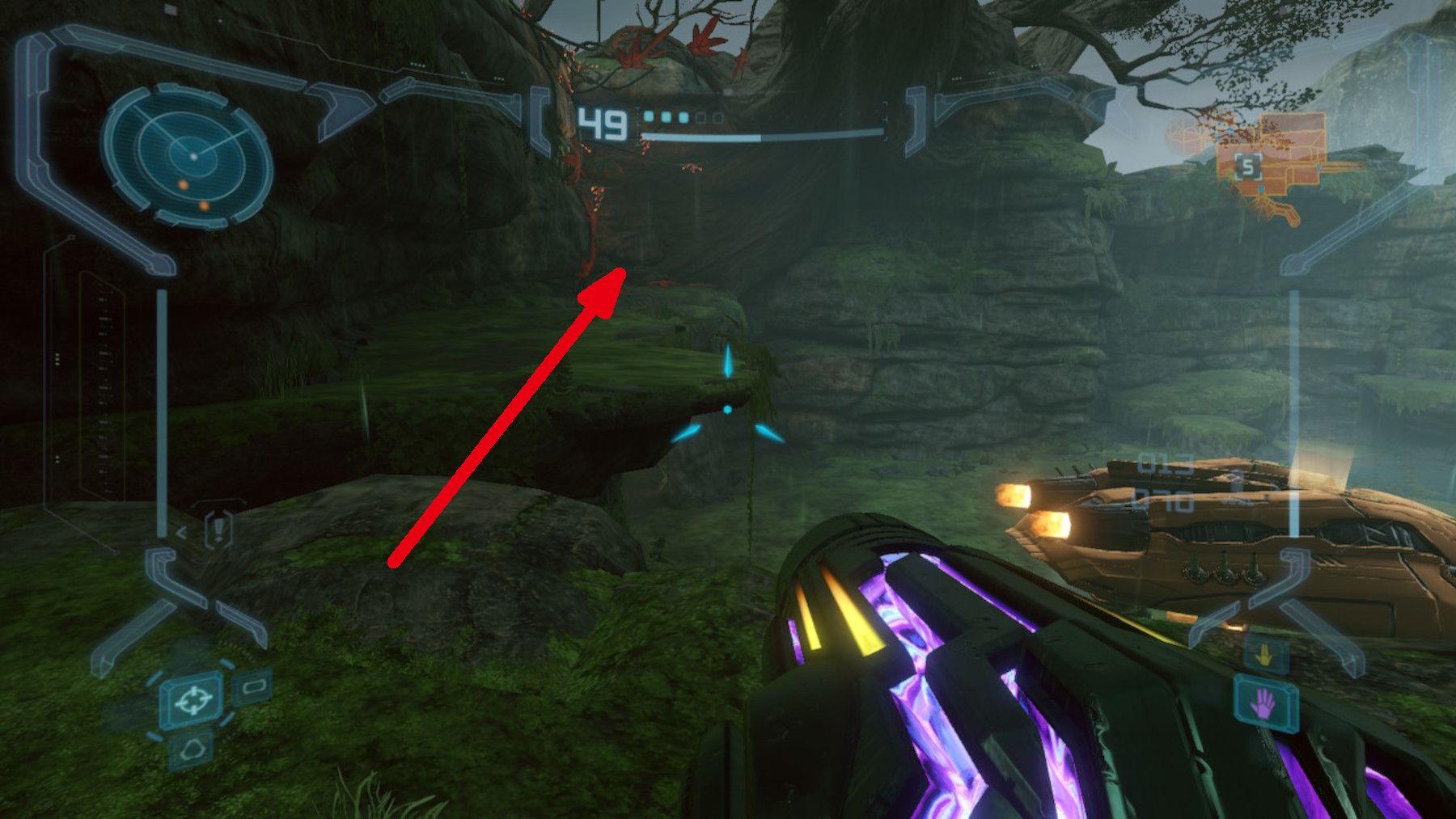The image size is (1456, 819).
Task: Click the yellow hand indicator above the cannon
Action: [1263, 656]
